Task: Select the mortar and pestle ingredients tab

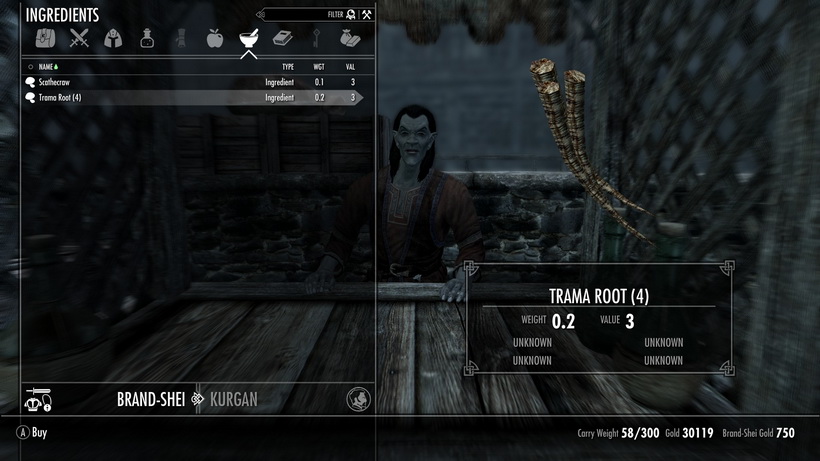Action: (248, 39)
